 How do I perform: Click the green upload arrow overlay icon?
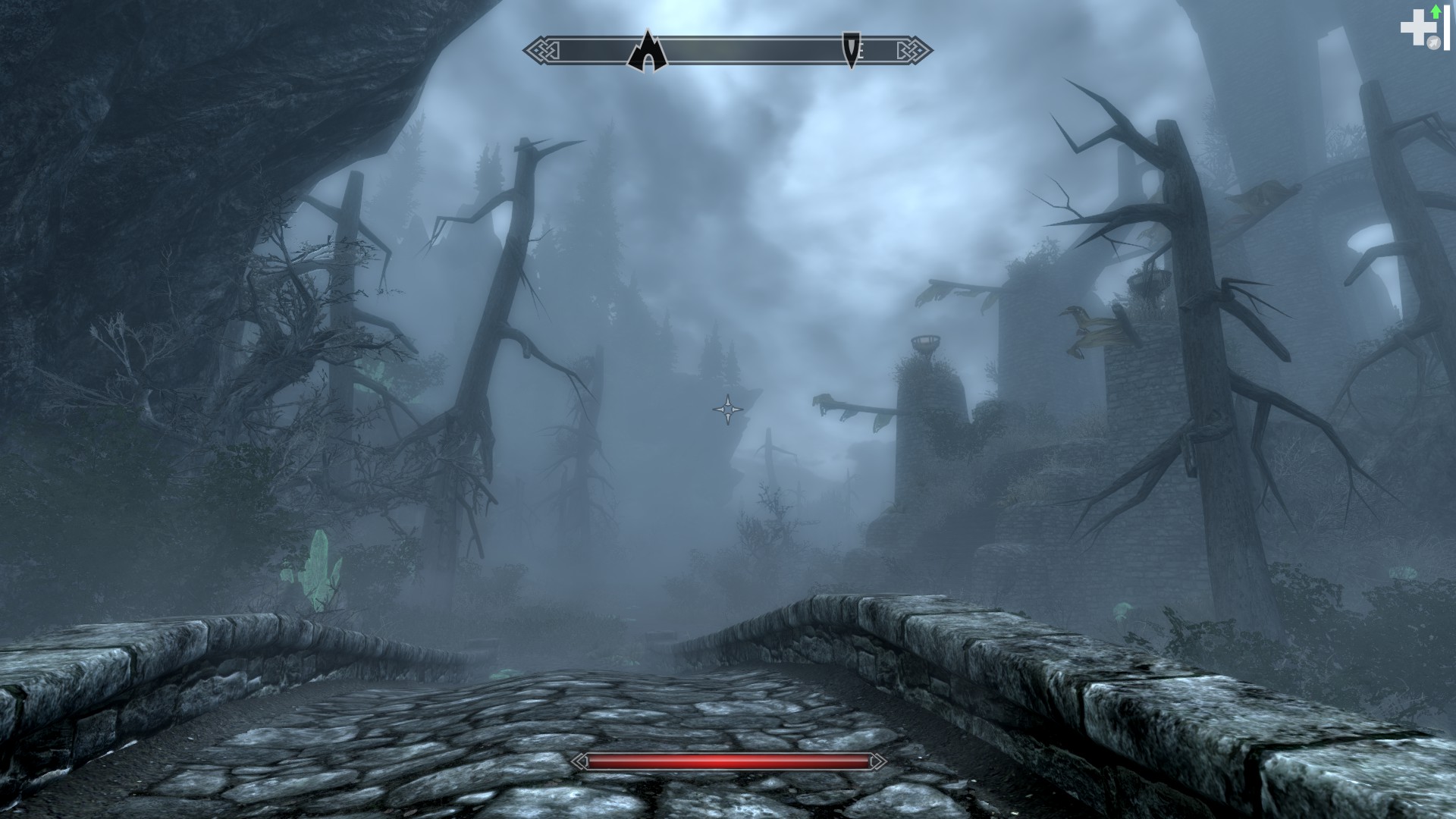tap(1436, 11)
